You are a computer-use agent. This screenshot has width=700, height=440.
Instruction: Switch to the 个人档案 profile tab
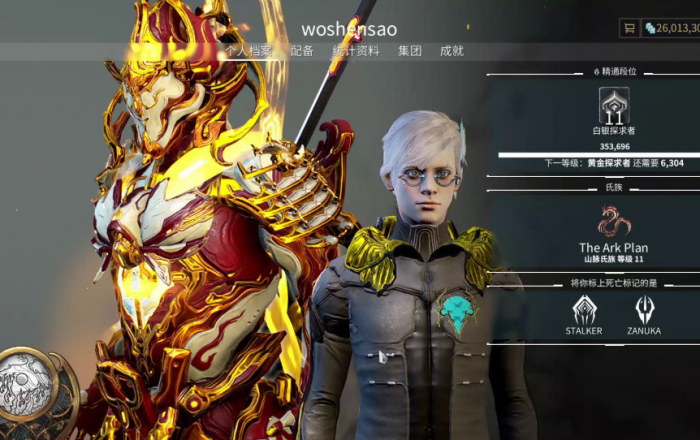pyautogui.click(x=247, y=51)
